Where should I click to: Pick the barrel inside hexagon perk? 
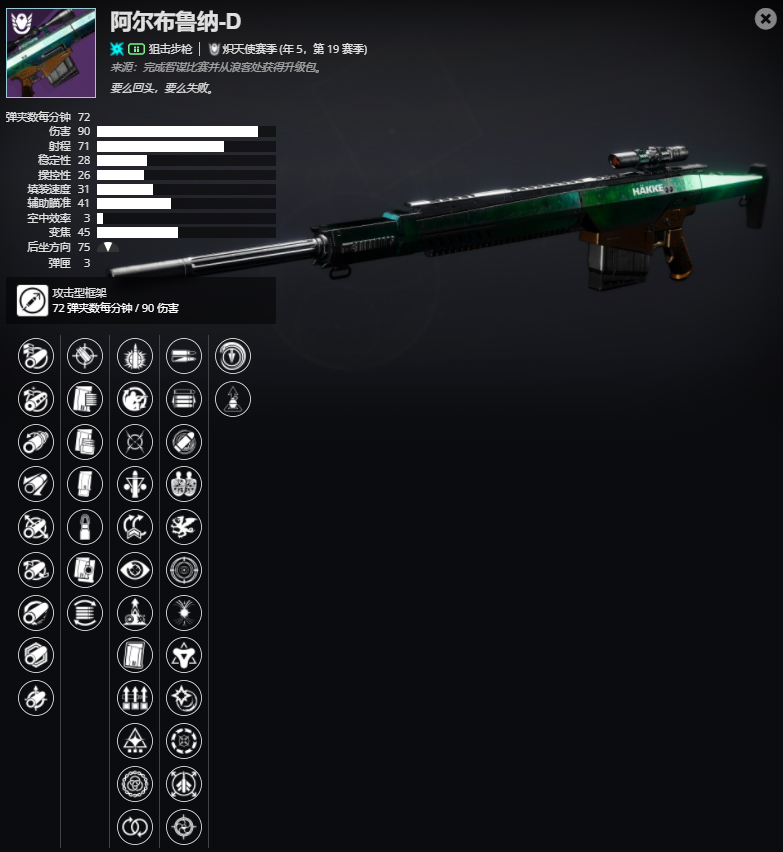click(36, 655)
